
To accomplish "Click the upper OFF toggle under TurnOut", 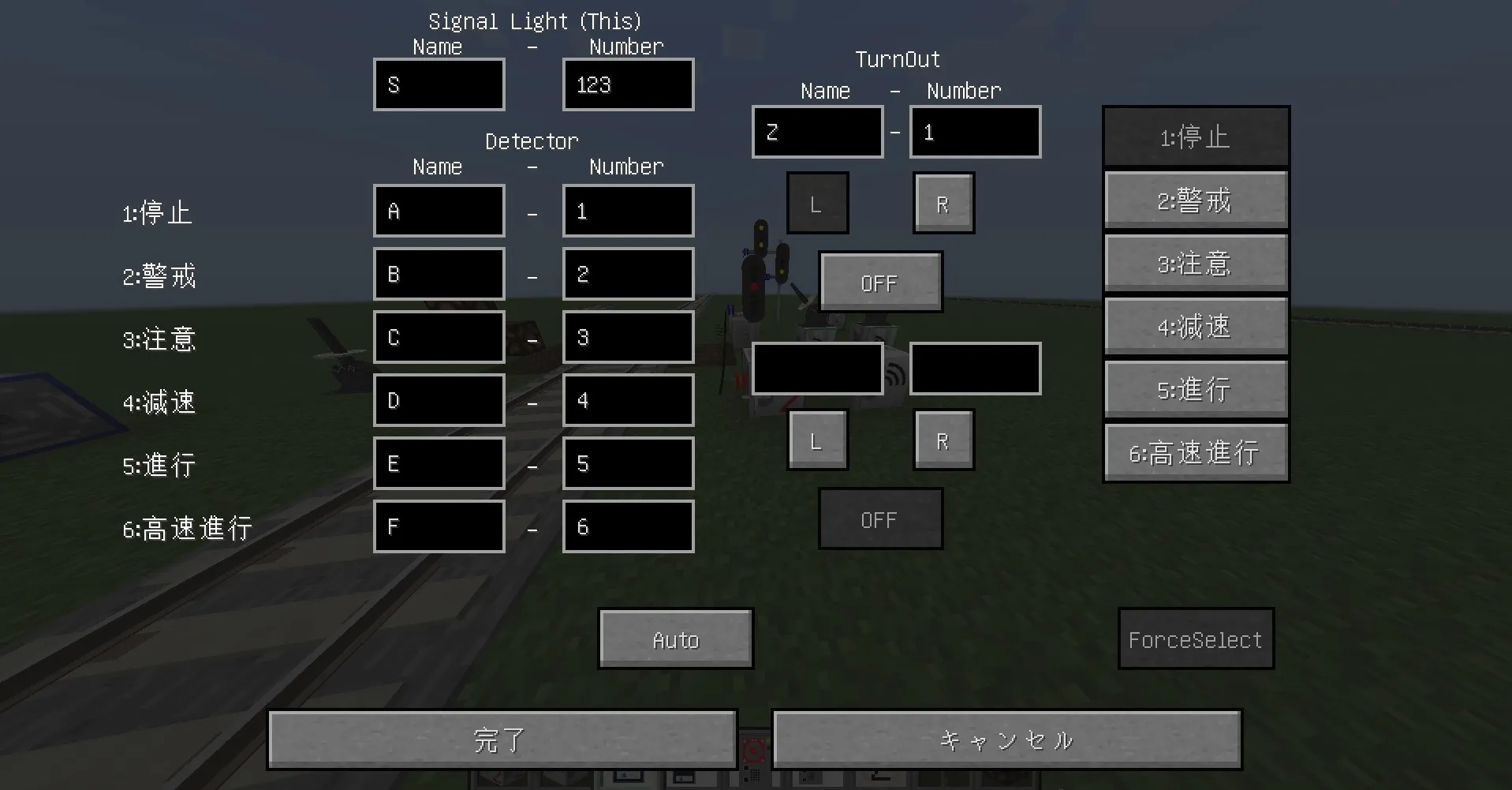I will tap(880, 282).
